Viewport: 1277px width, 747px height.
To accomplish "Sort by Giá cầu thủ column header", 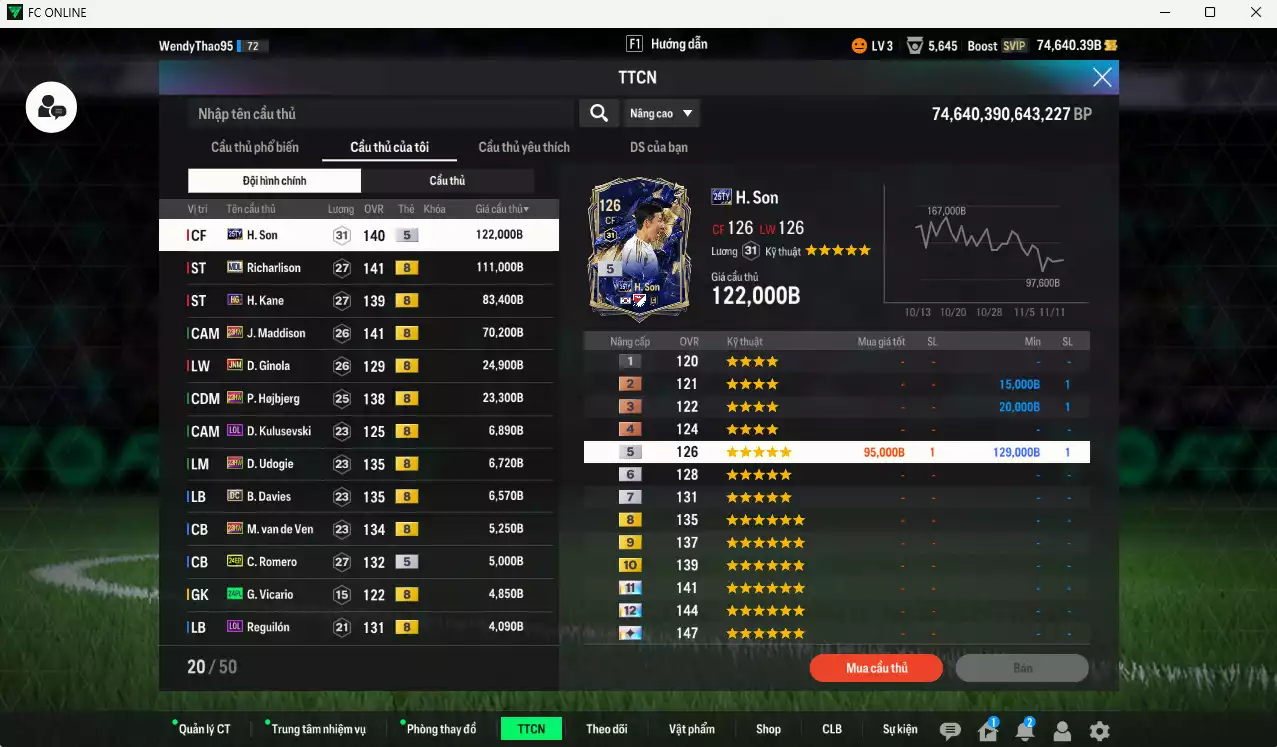I will pyautogui.click(x=502, y=209).
